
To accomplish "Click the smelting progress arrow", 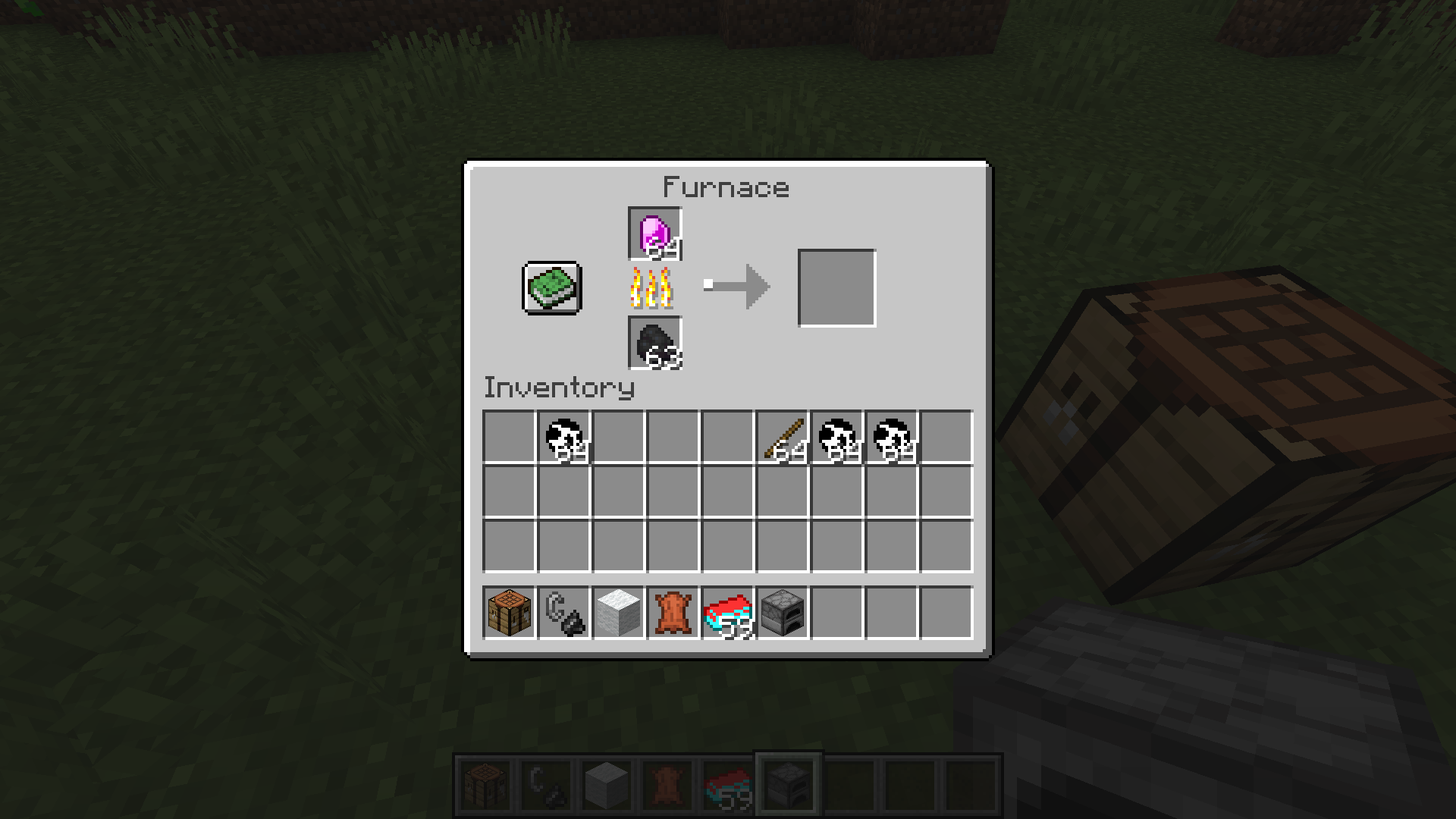I will 739,286.
